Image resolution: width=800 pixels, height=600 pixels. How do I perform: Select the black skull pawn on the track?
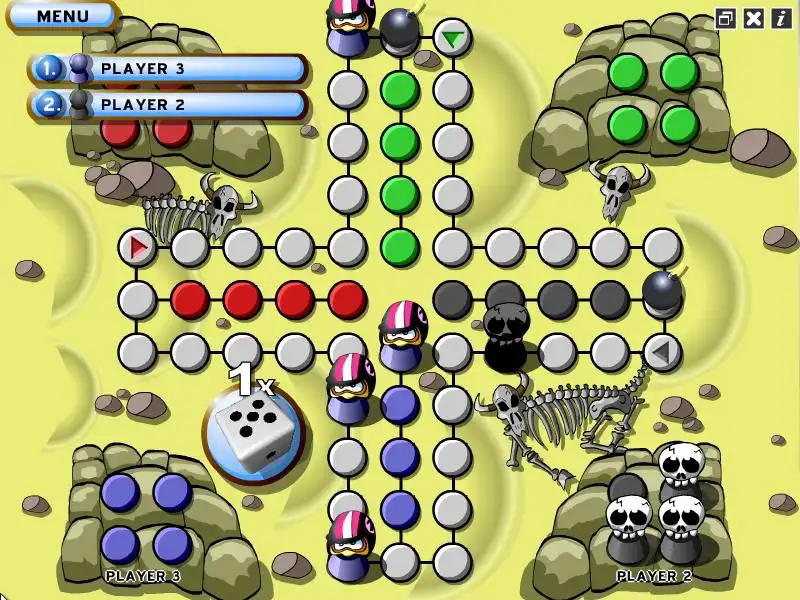tap(506, 338)
